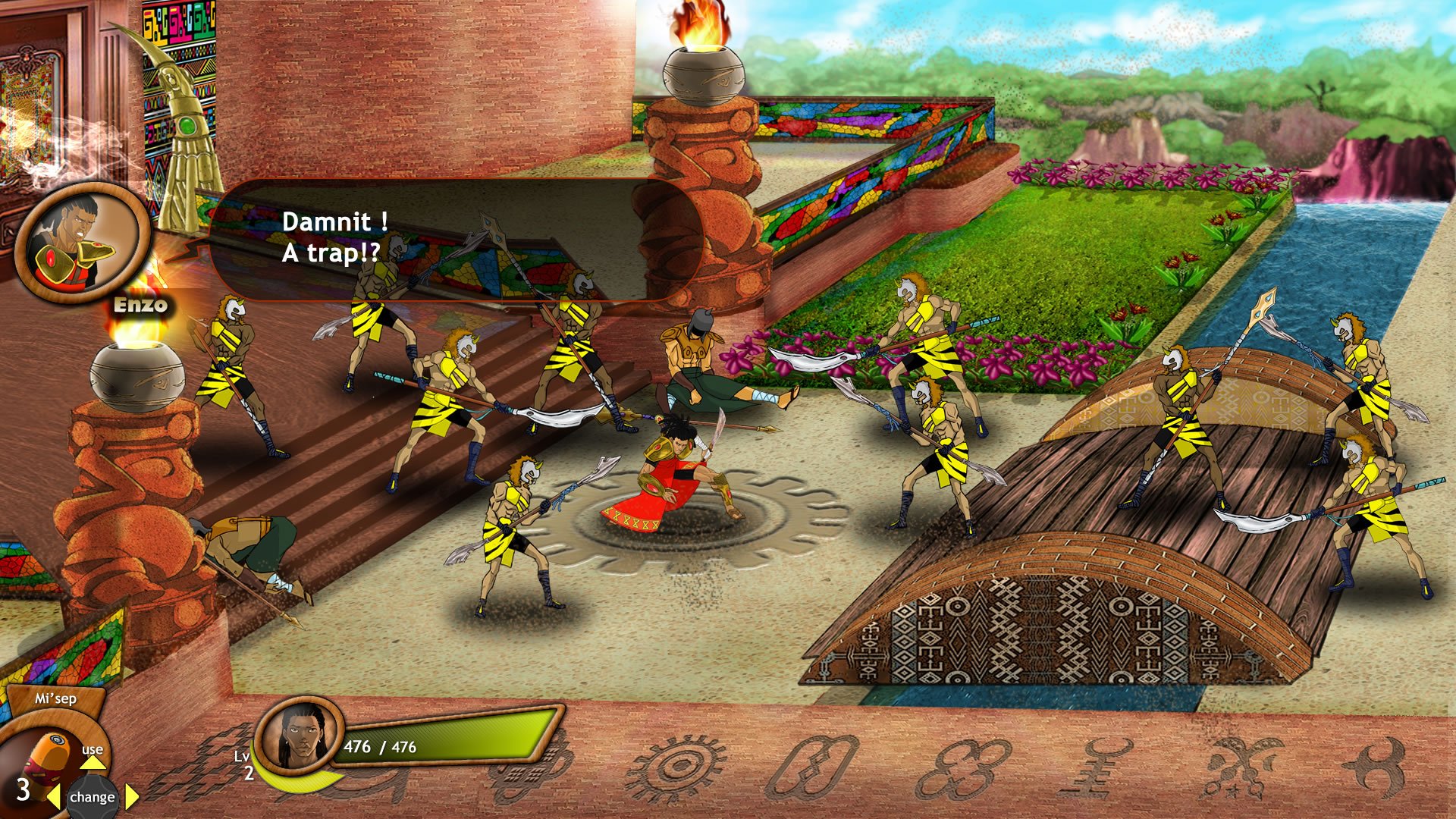The width and height of the screenshot is (1456, 819).
Task: Click the Enzo name label
Action: coord(140,306)
